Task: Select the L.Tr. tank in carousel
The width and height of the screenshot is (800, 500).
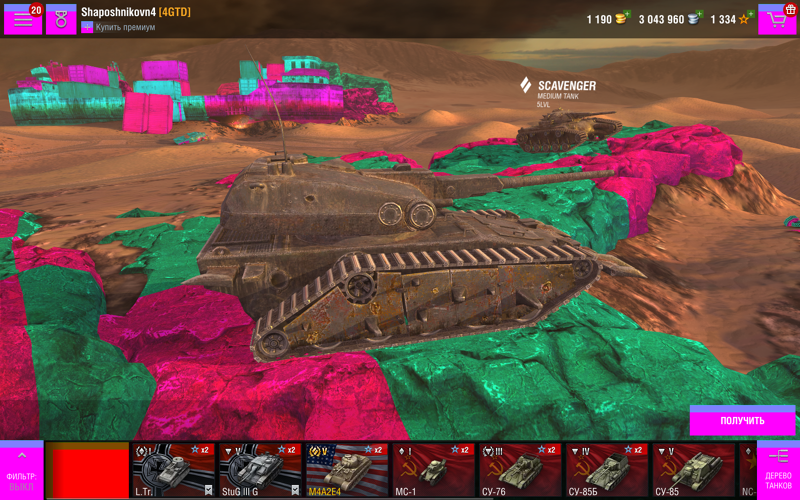Action: tap(173, 470)
